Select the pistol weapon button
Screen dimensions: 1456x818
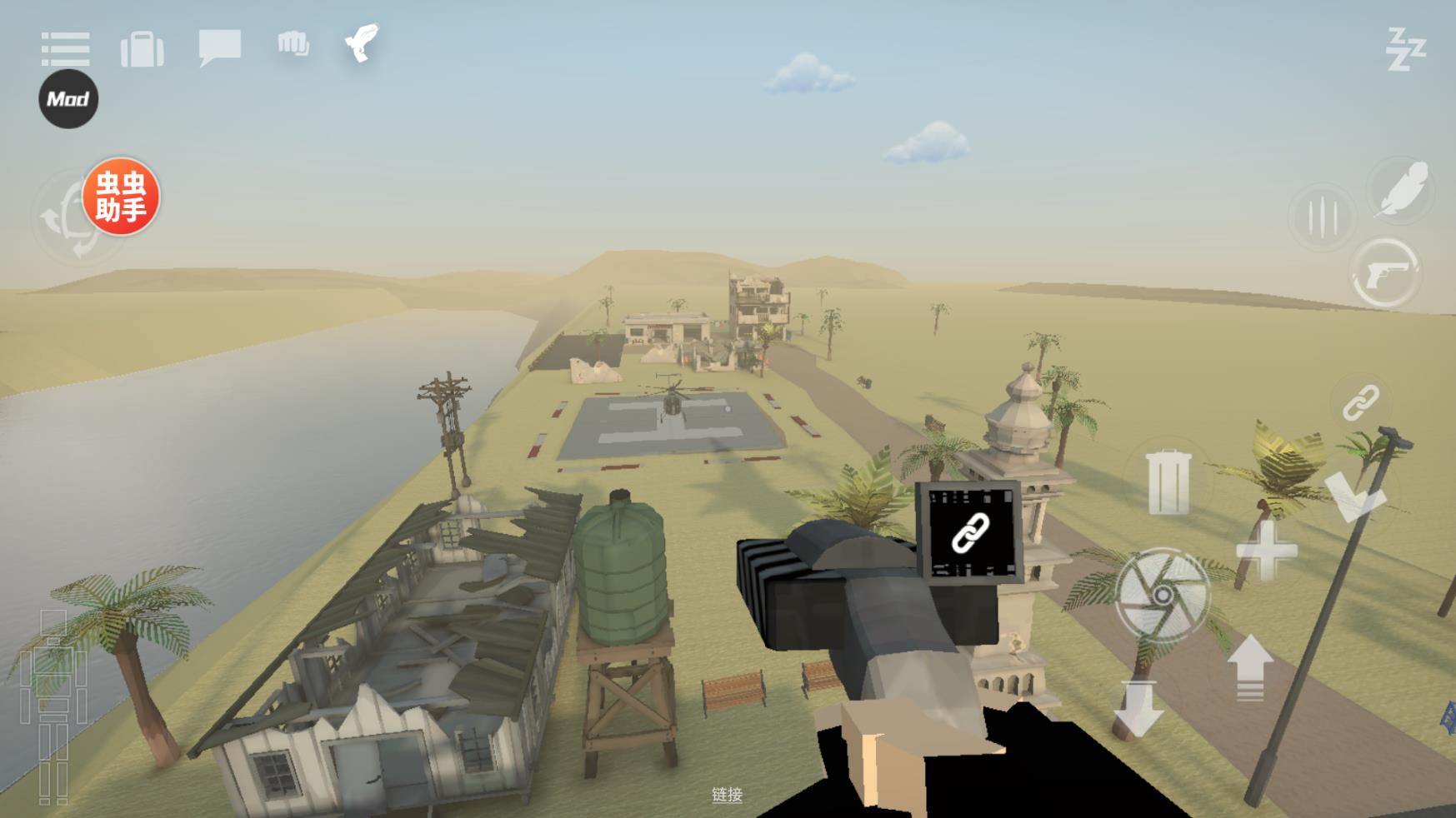pos(1385,273)
